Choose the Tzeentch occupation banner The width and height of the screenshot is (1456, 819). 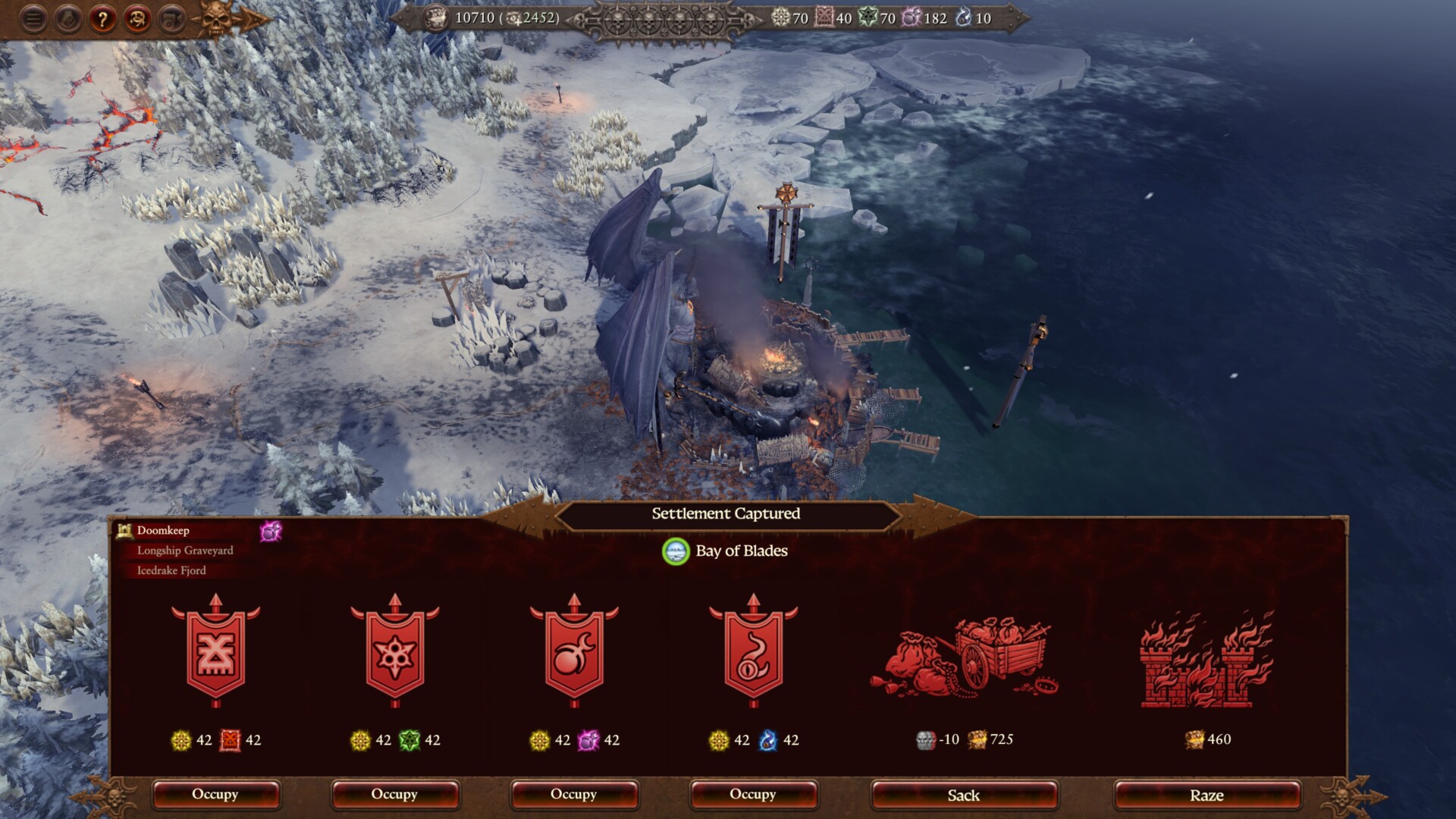(753, 652)
